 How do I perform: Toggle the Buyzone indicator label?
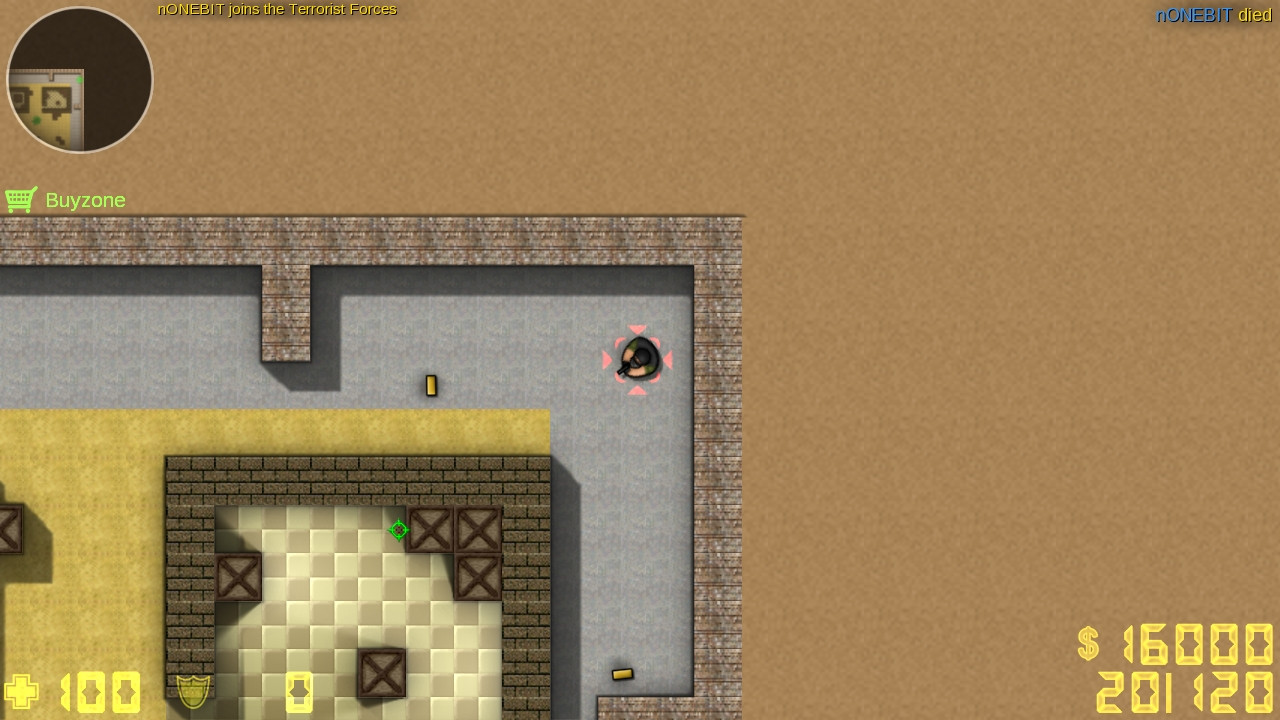[64, 200]
